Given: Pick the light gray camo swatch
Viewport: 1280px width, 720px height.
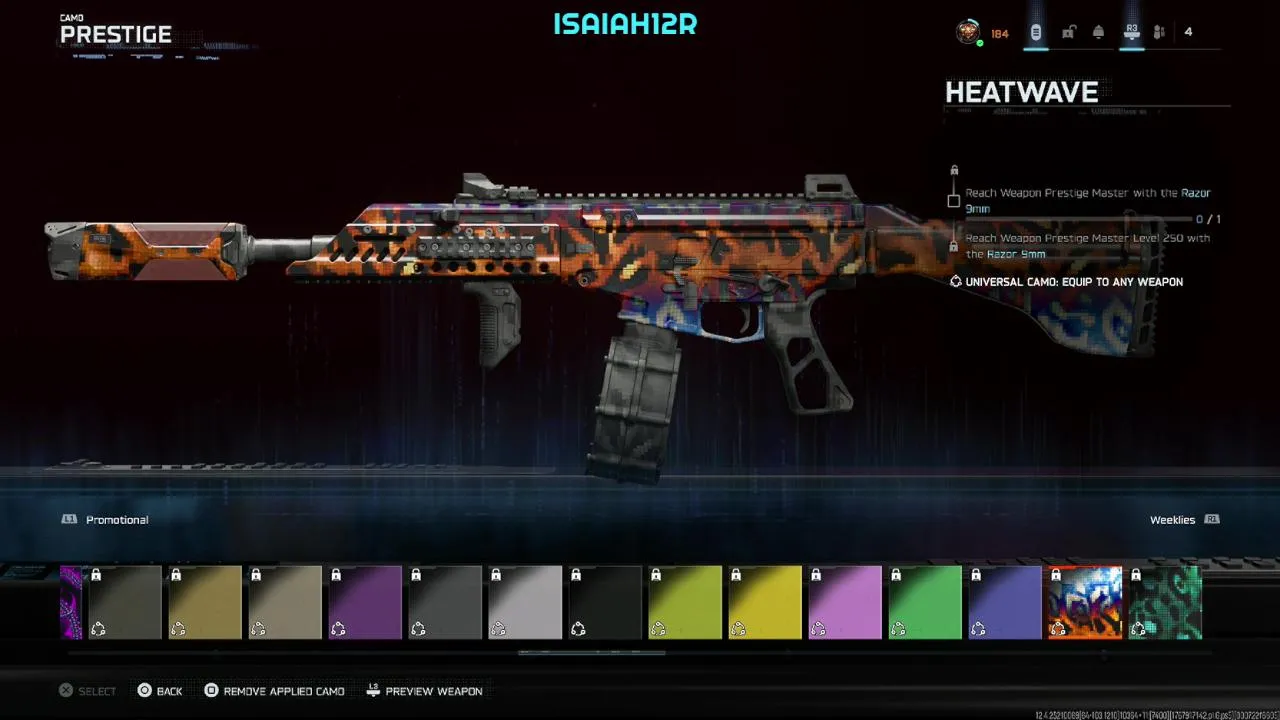Looking at the screenshot, I should click(x=525, y=602).
